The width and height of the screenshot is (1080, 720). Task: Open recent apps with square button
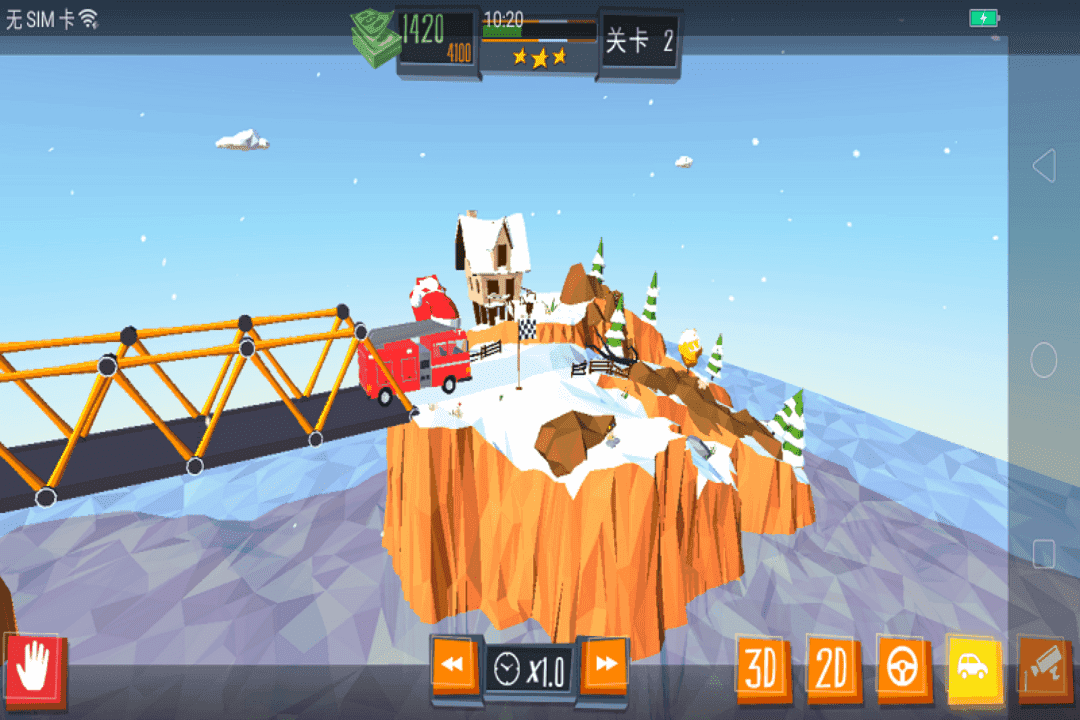(x=1044, y=553)
